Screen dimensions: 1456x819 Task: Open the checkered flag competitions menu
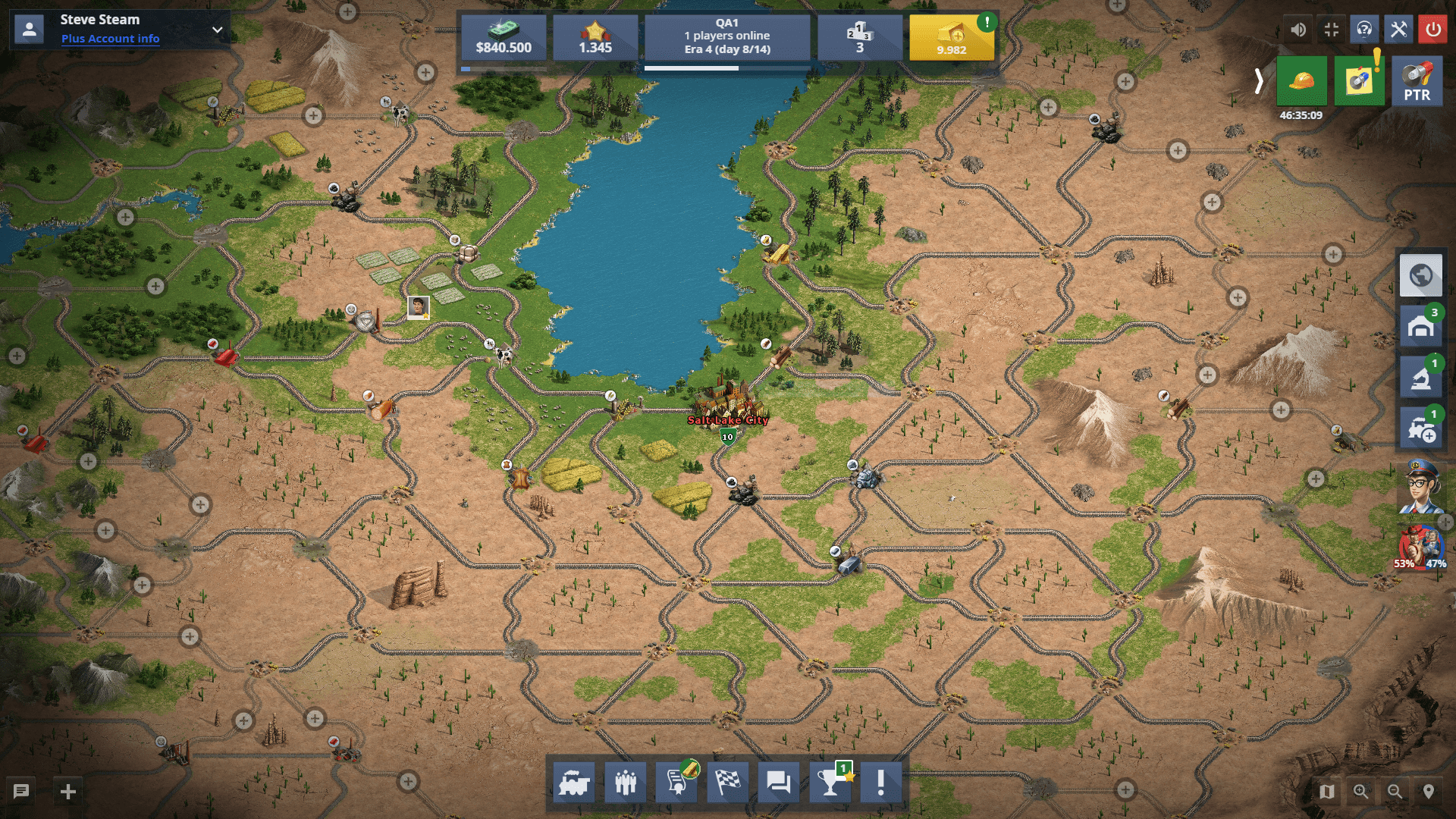[728, 782]
